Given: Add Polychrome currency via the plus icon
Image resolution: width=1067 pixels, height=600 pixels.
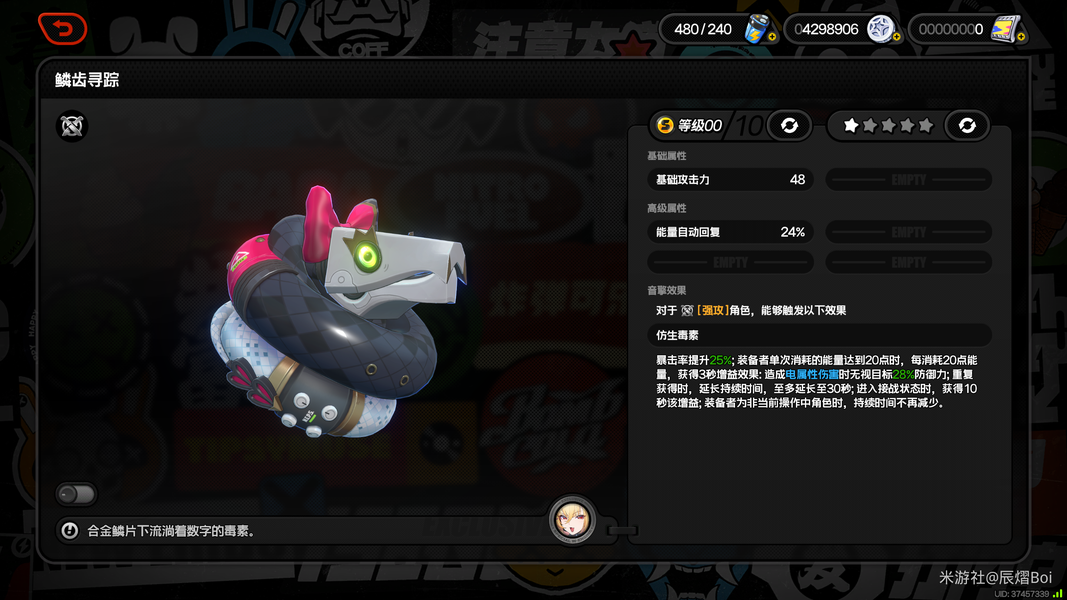Looking at the screenshot, I should pos(896,37).
